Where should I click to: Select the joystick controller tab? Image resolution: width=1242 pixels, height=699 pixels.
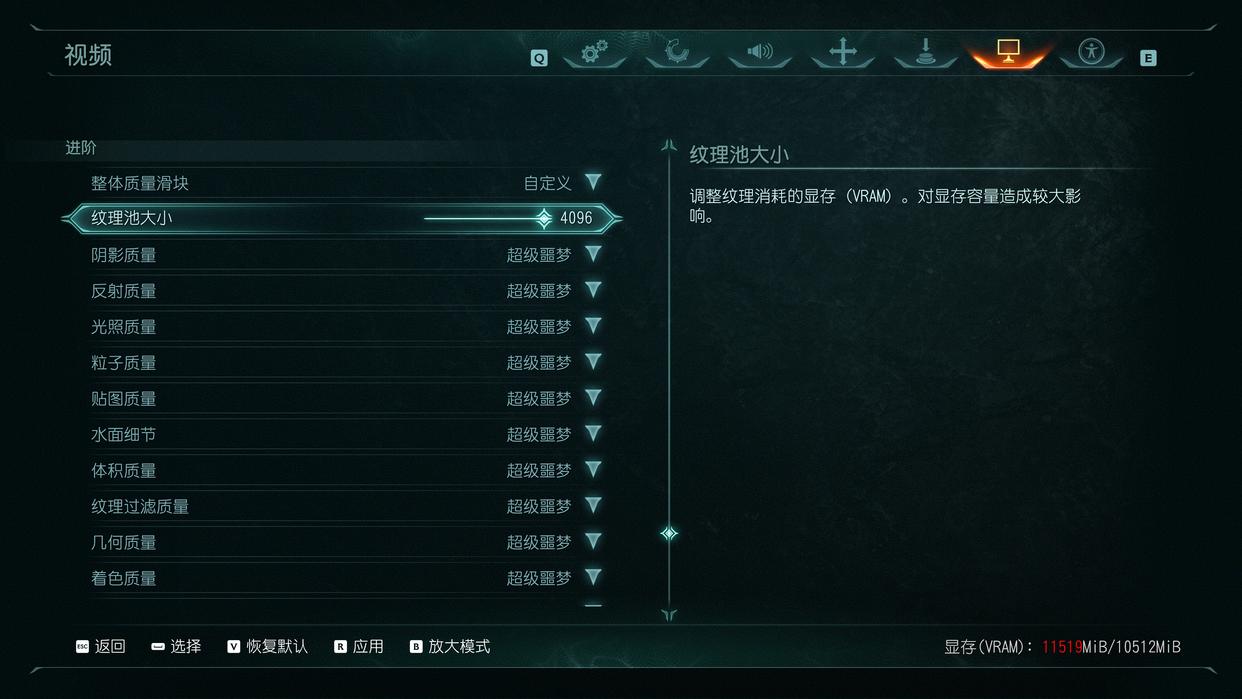[926, 52]
